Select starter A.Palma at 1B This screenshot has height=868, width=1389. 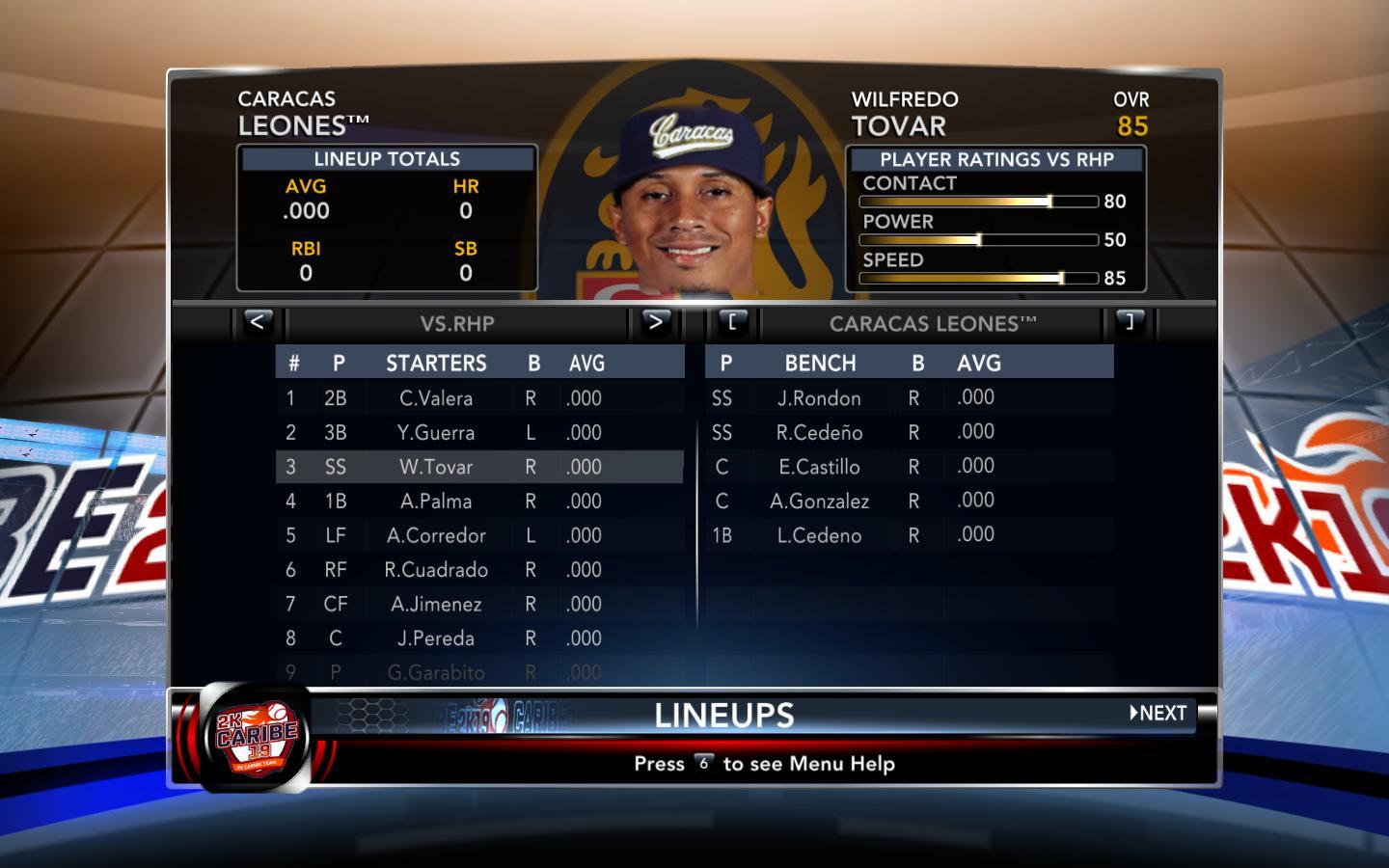[436, 502]
